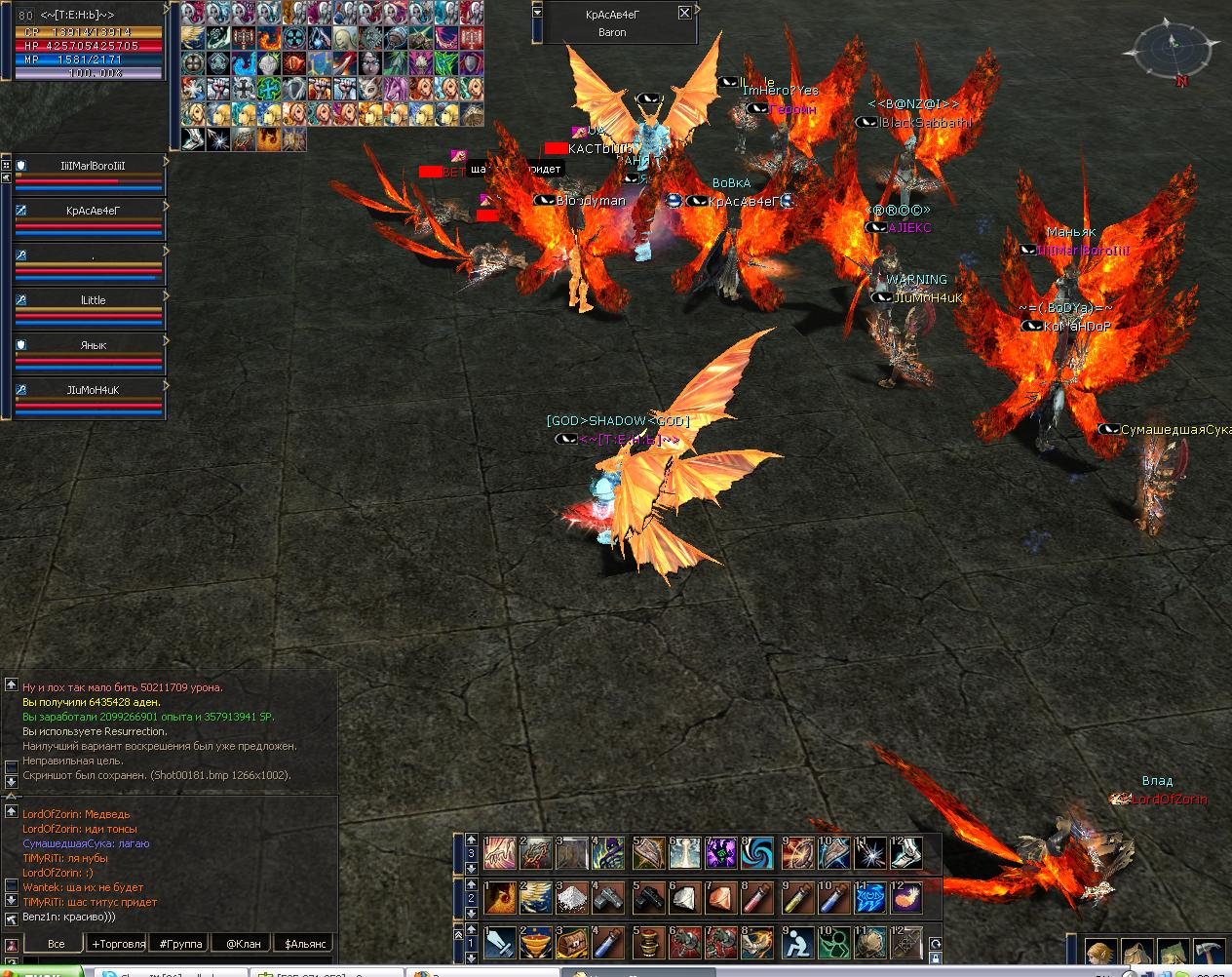Select party member Яиык
1232x977 pixels.
coord(93,345)
